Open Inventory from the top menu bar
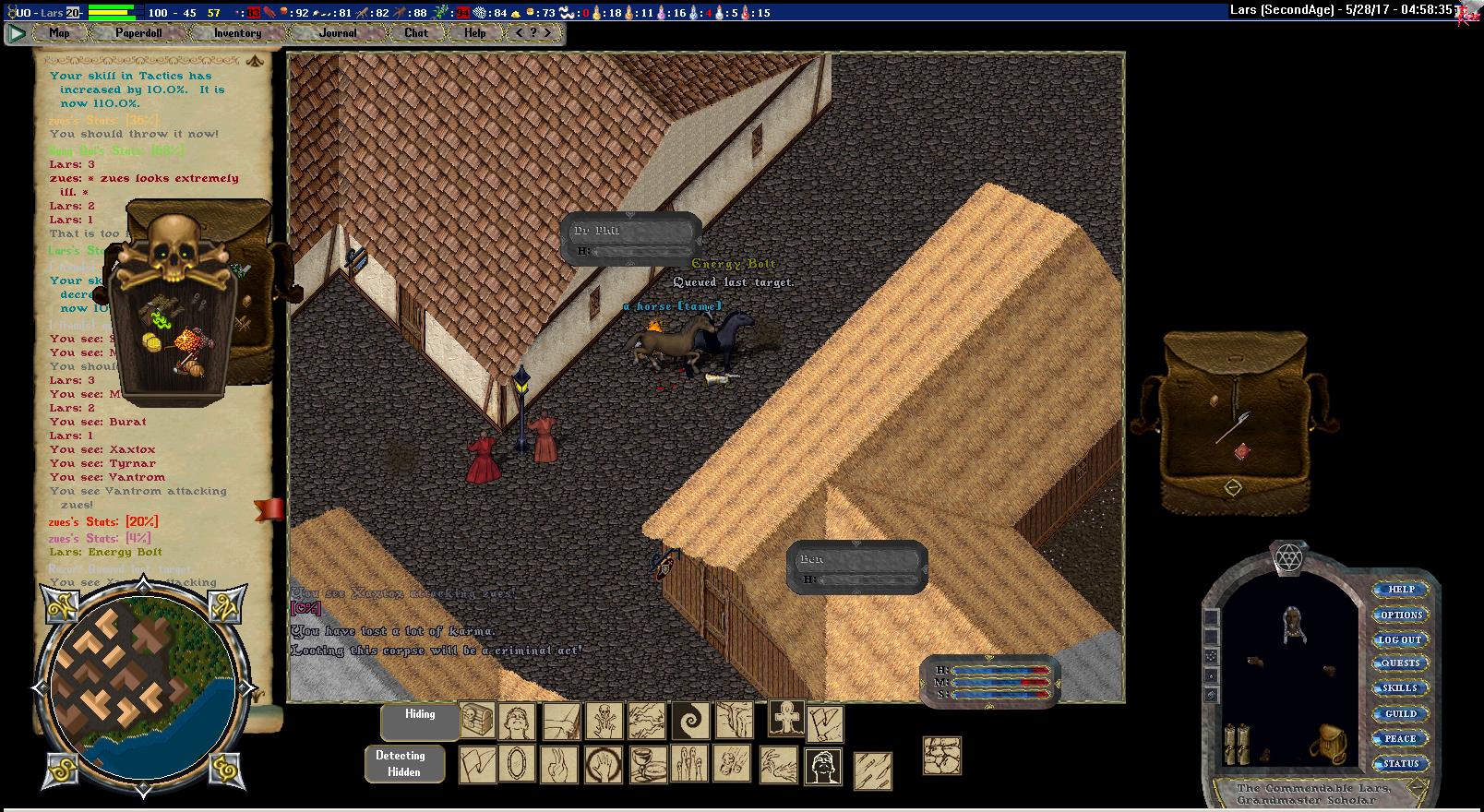 (x=237, y=33)
